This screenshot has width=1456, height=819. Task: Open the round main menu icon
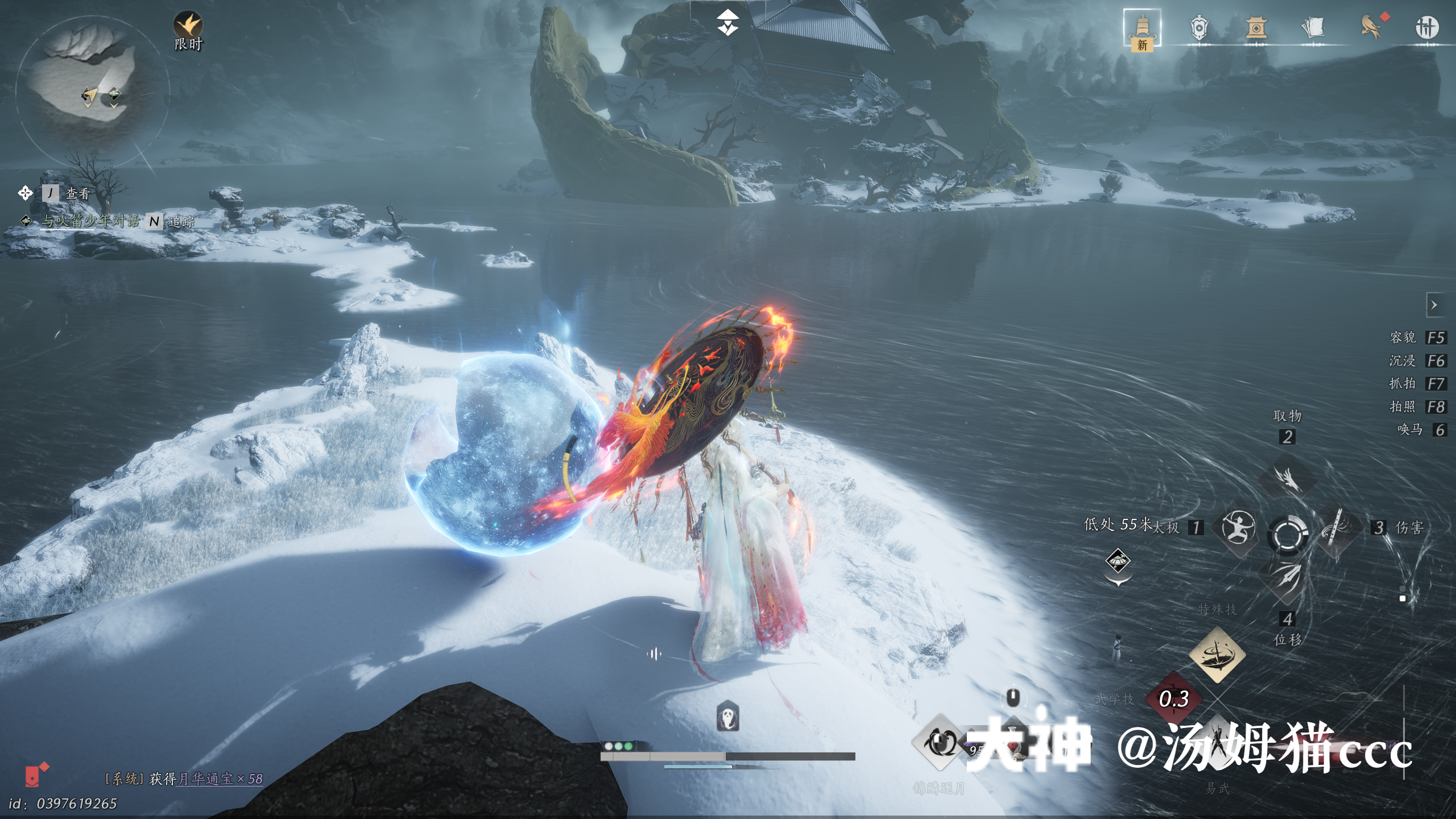[x=1426, y=27]
